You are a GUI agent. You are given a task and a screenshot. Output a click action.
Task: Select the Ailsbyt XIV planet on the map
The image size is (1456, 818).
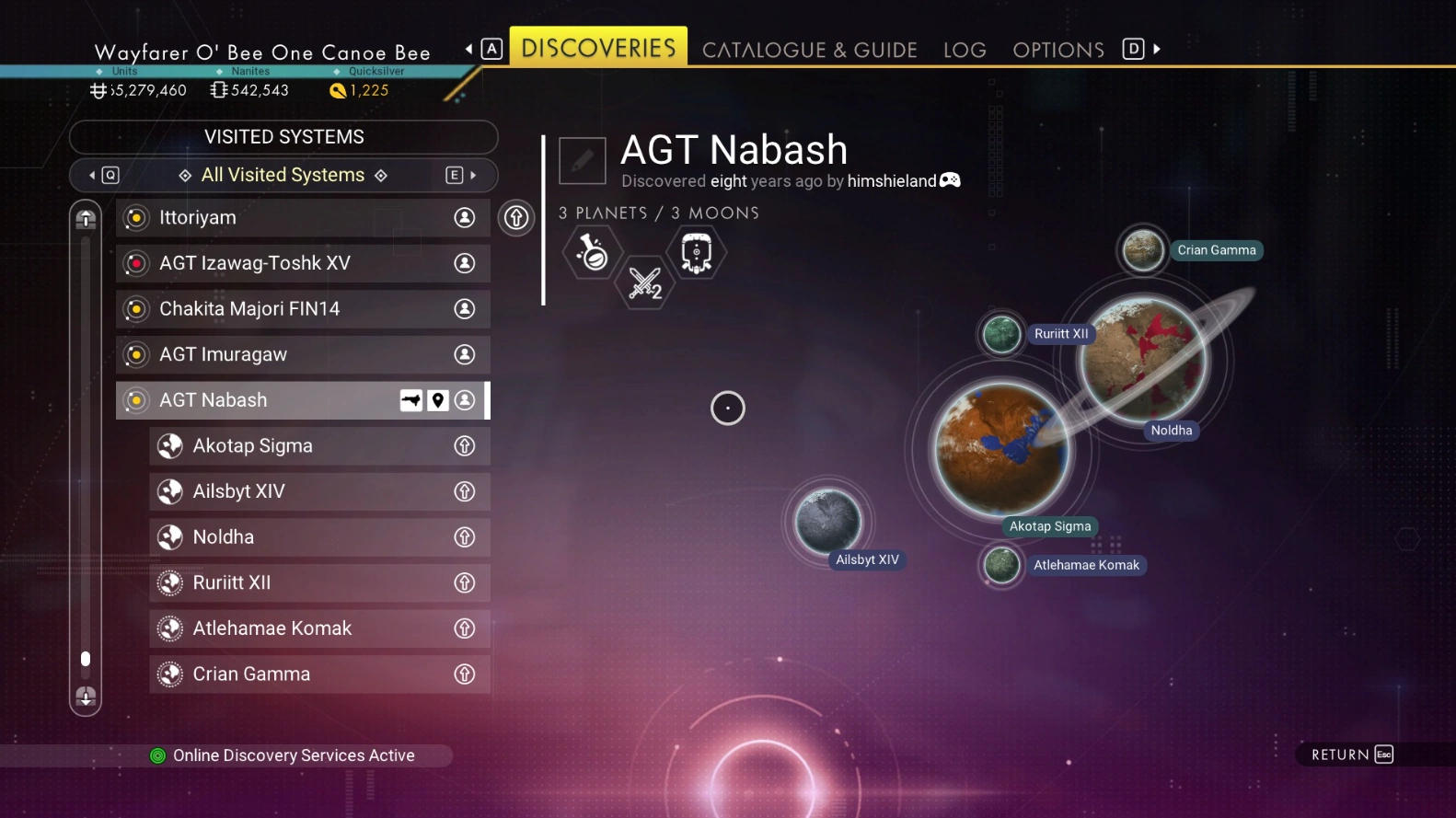pyautogui.click(x=828, y=522)
